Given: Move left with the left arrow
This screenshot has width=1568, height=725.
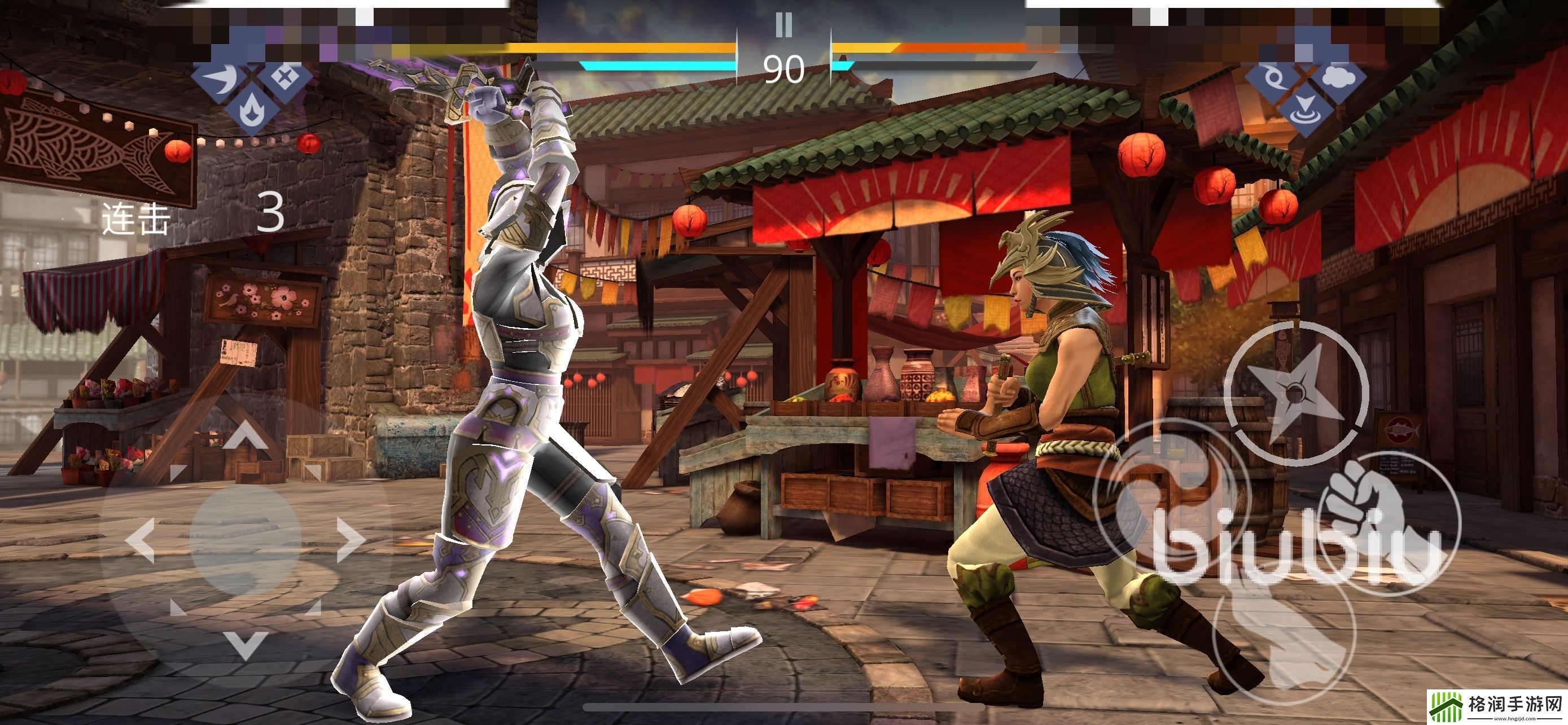Looking at the screenshot, I should (141, 539).
